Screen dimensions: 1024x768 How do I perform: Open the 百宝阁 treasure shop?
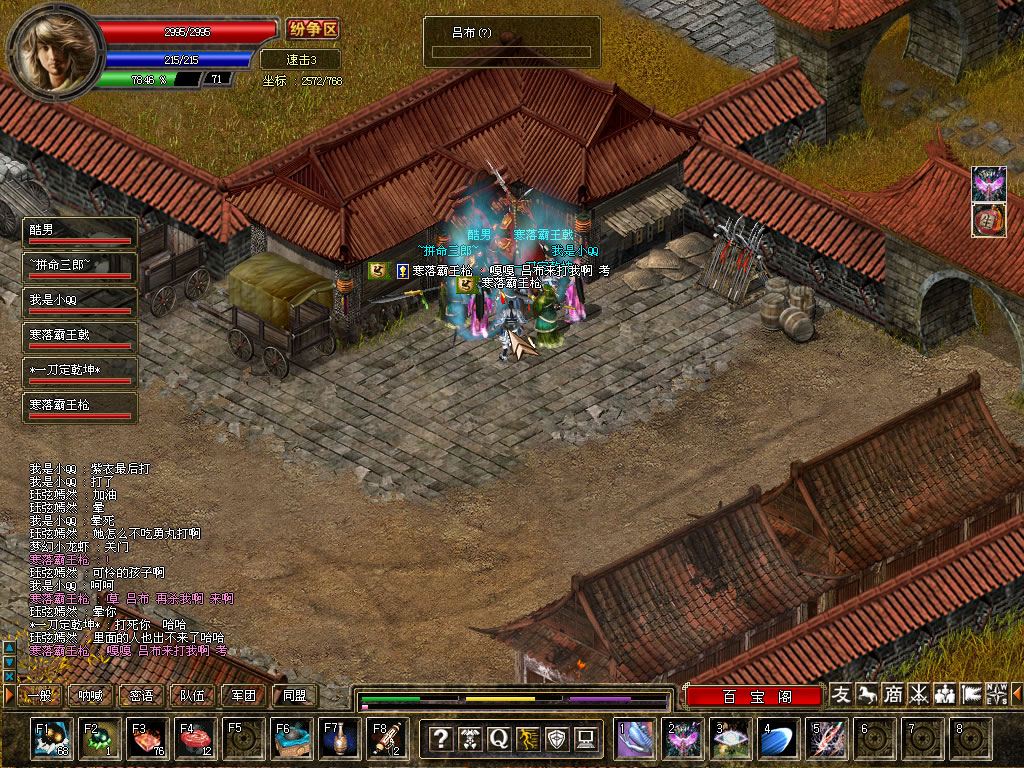[754, 696]
